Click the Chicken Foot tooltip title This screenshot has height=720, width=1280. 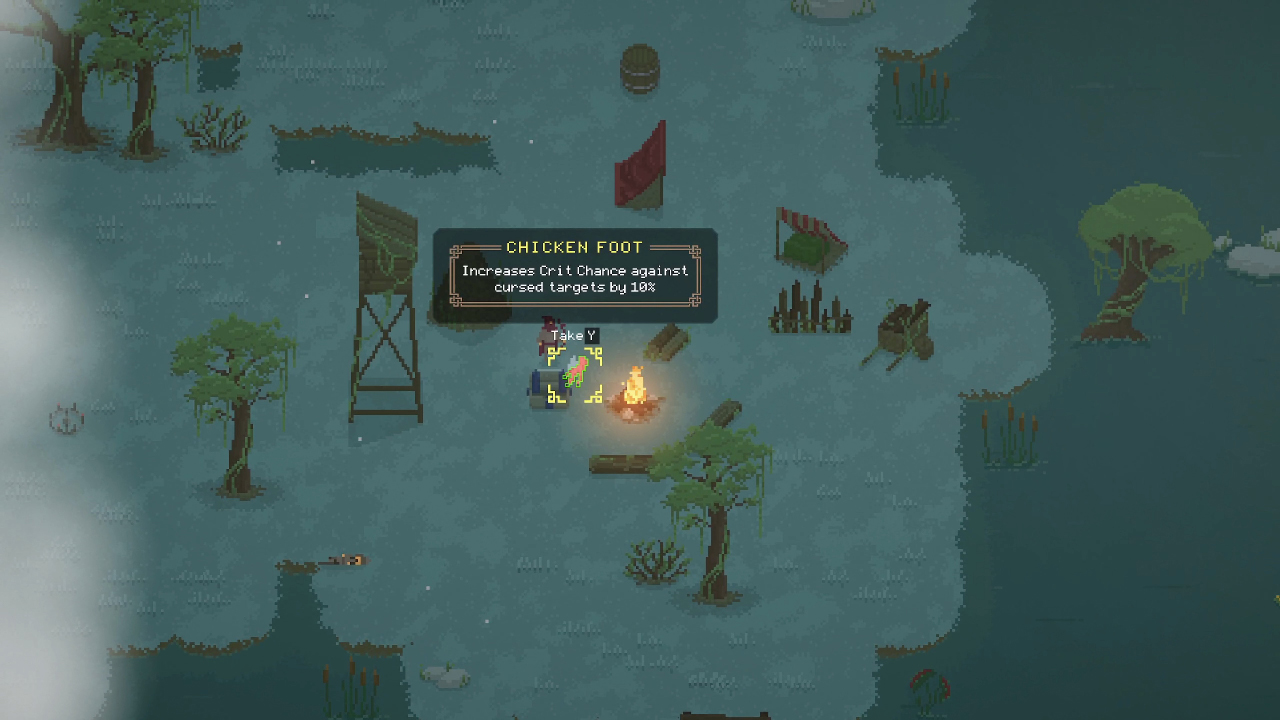click(574, 247)
